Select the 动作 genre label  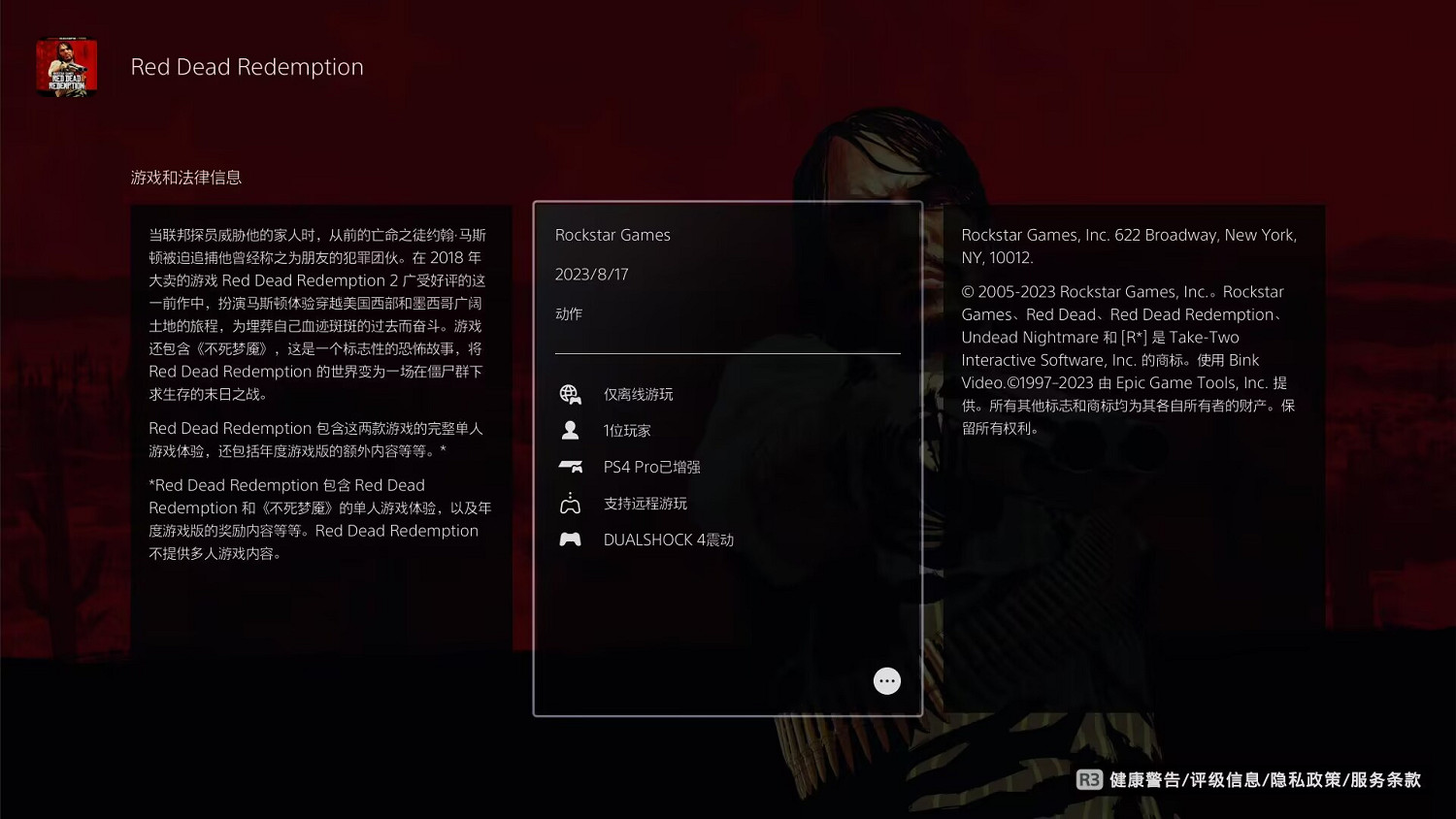(x=570, y=313)
